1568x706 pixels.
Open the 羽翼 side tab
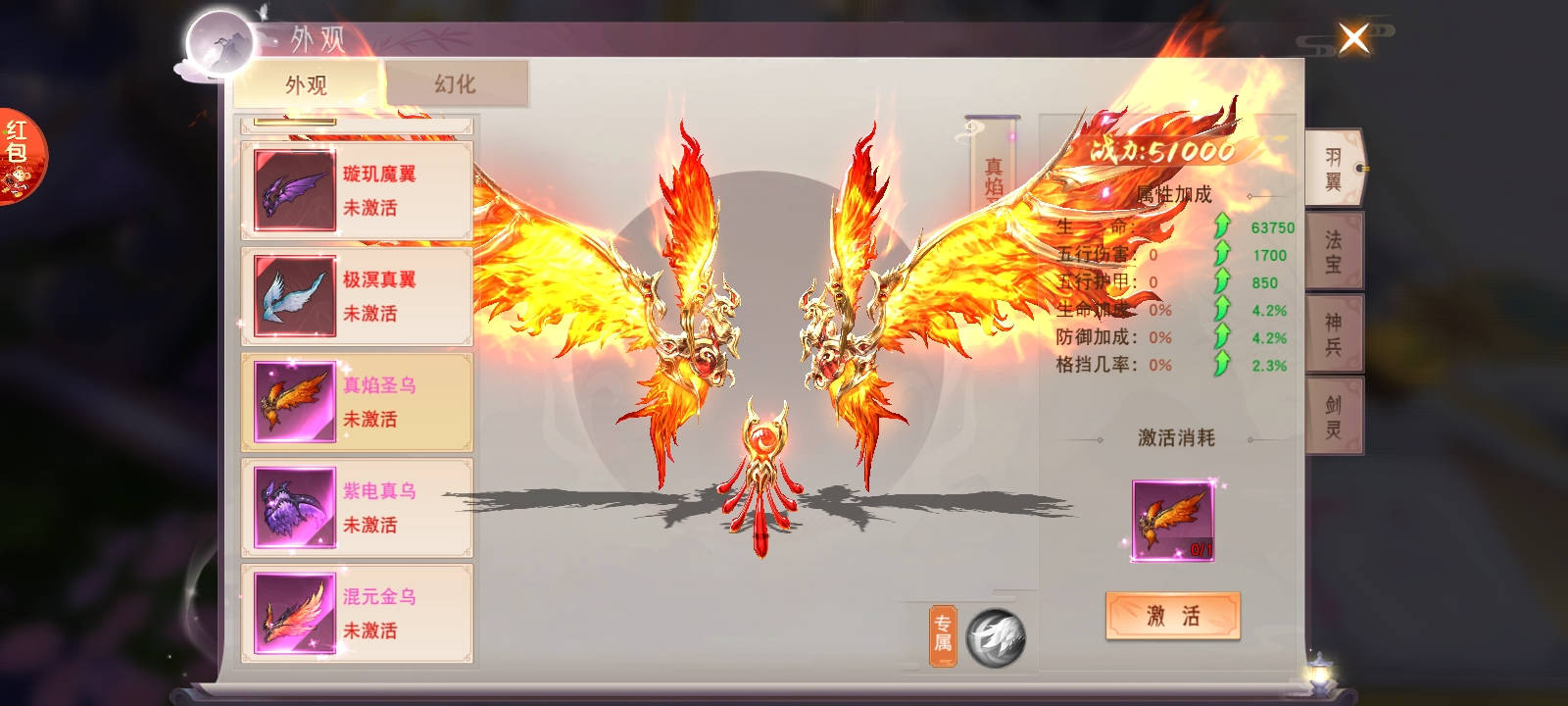[x=1334, y=169]
